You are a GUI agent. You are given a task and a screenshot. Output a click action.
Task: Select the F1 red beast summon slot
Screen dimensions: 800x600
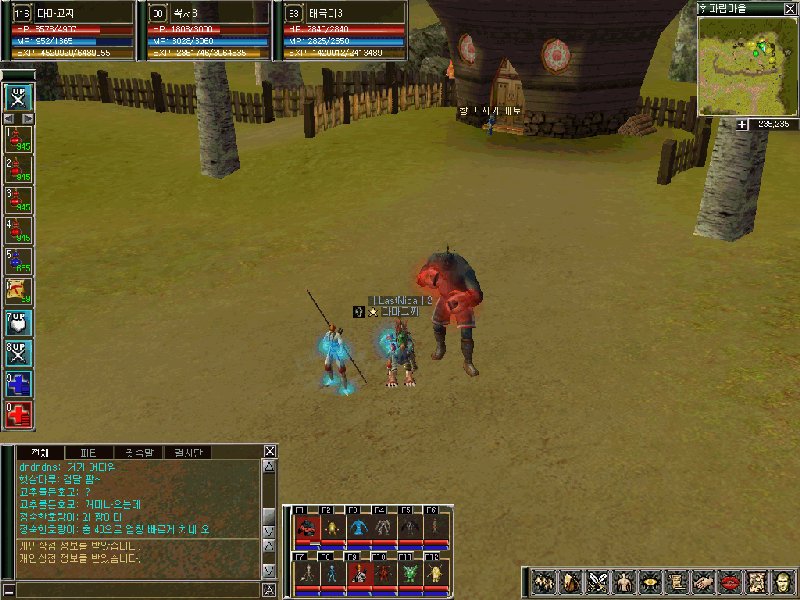point(306,527)
